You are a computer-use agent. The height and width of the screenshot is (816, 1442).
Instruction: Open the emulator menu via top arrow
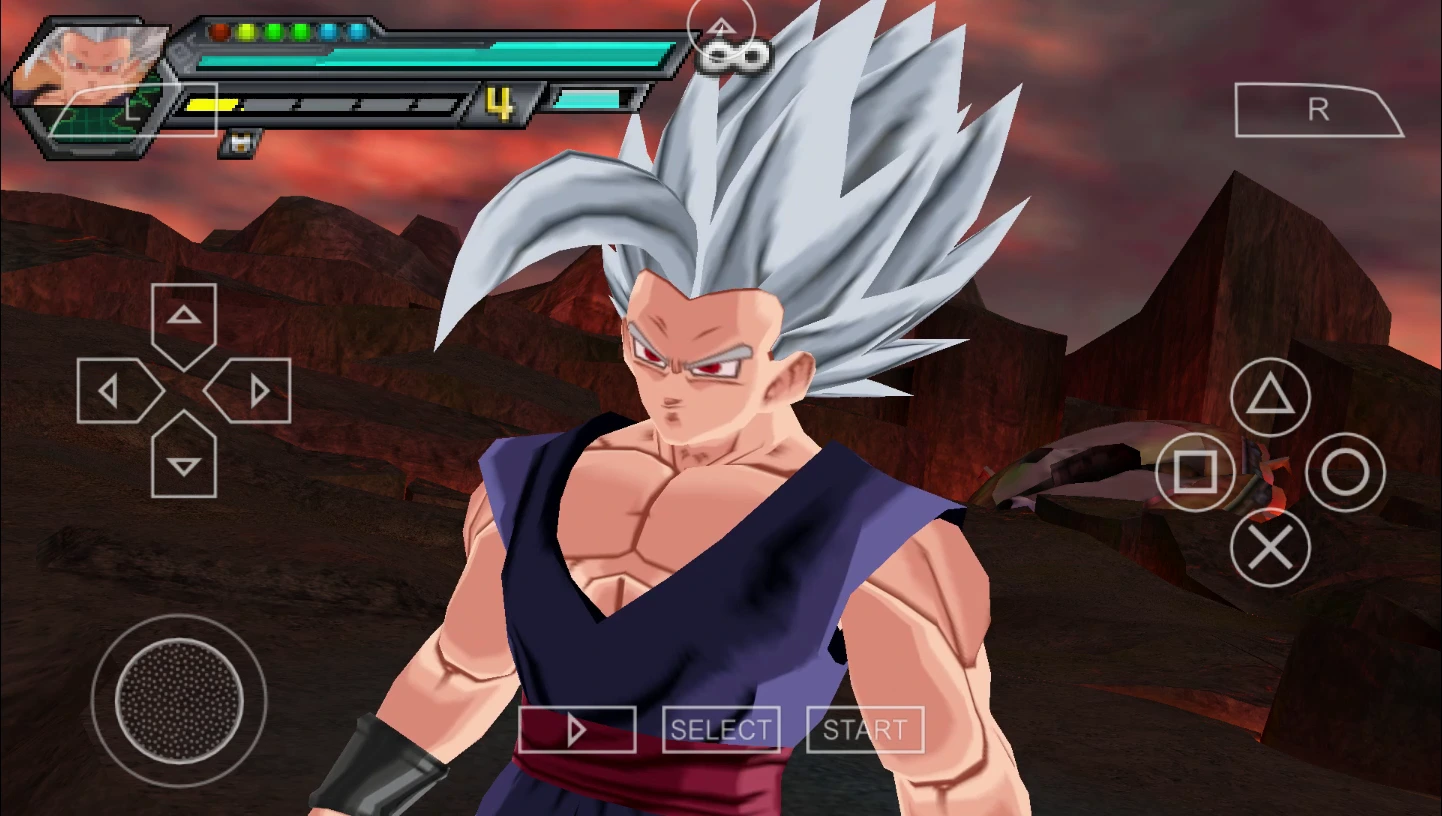[722, 26]
